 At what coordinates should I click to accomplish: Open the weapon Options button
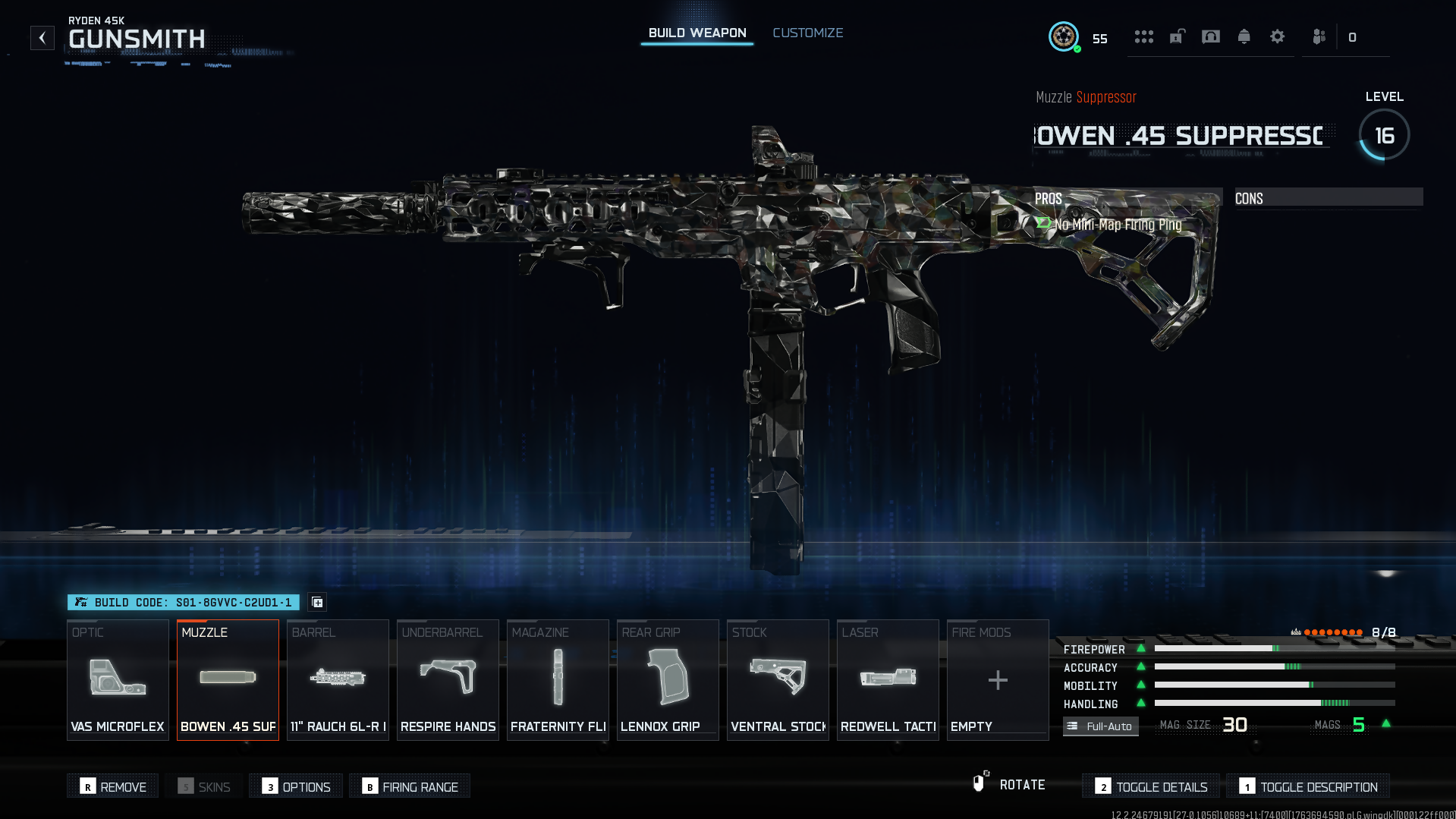[296, 786]
